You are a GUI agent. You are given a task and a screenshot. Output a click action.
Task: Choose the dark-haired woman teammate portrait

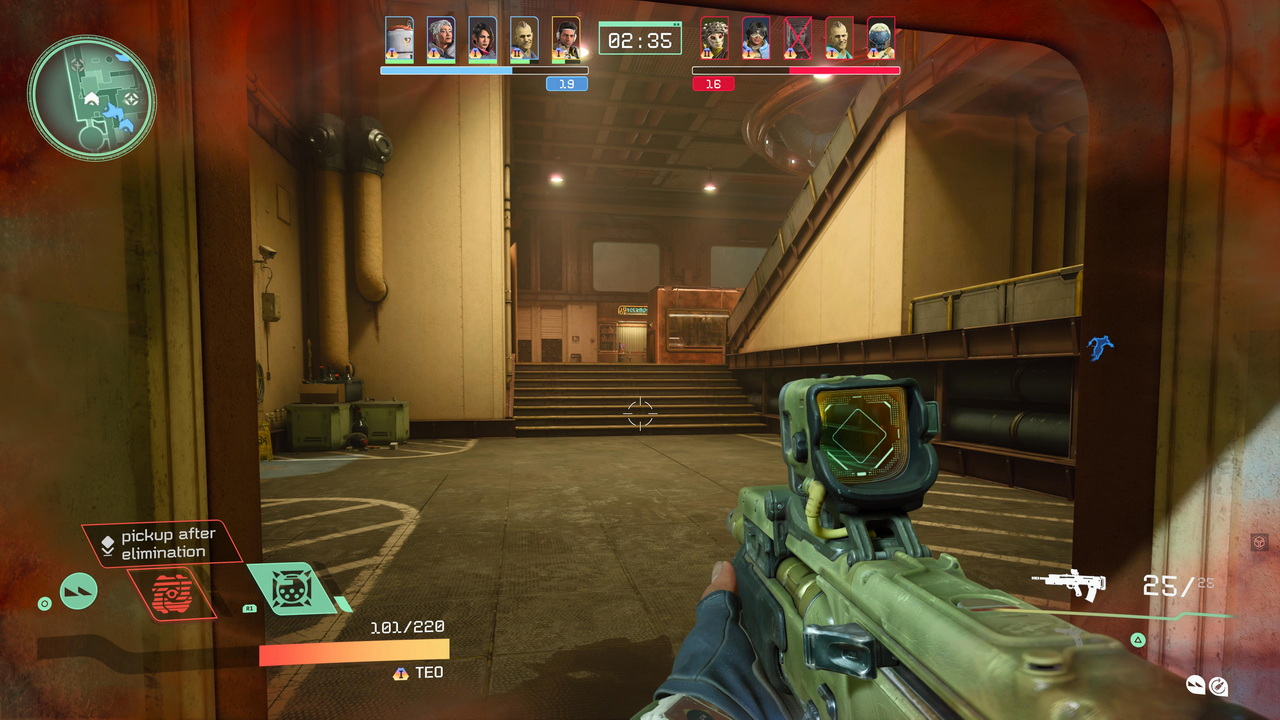pyautogui.click(x=482, y=39)
